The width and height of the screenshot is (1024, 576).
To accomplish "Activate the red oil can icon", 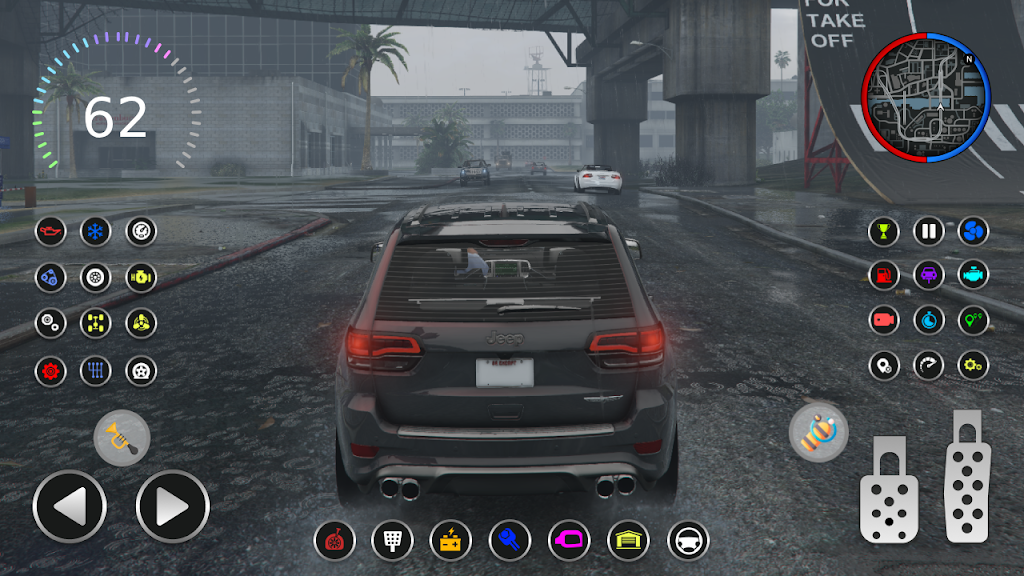I will coord(50,232).
